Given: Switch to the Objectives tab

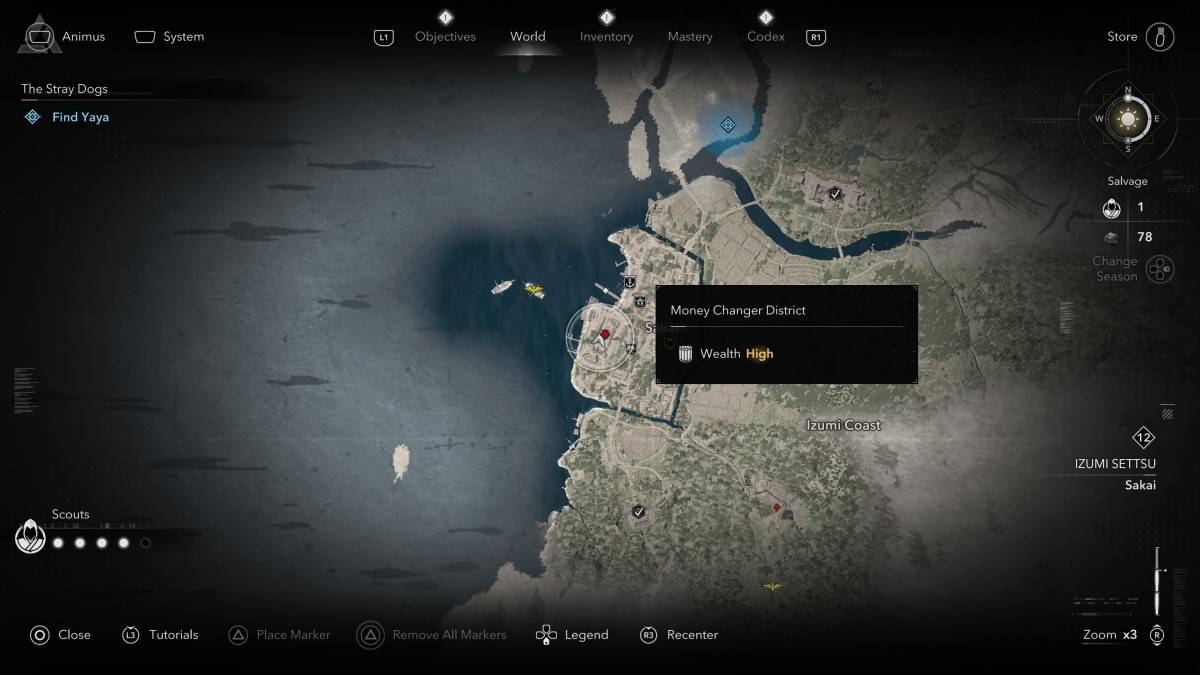Looking at the screenshot, I should tap(445, 37).
